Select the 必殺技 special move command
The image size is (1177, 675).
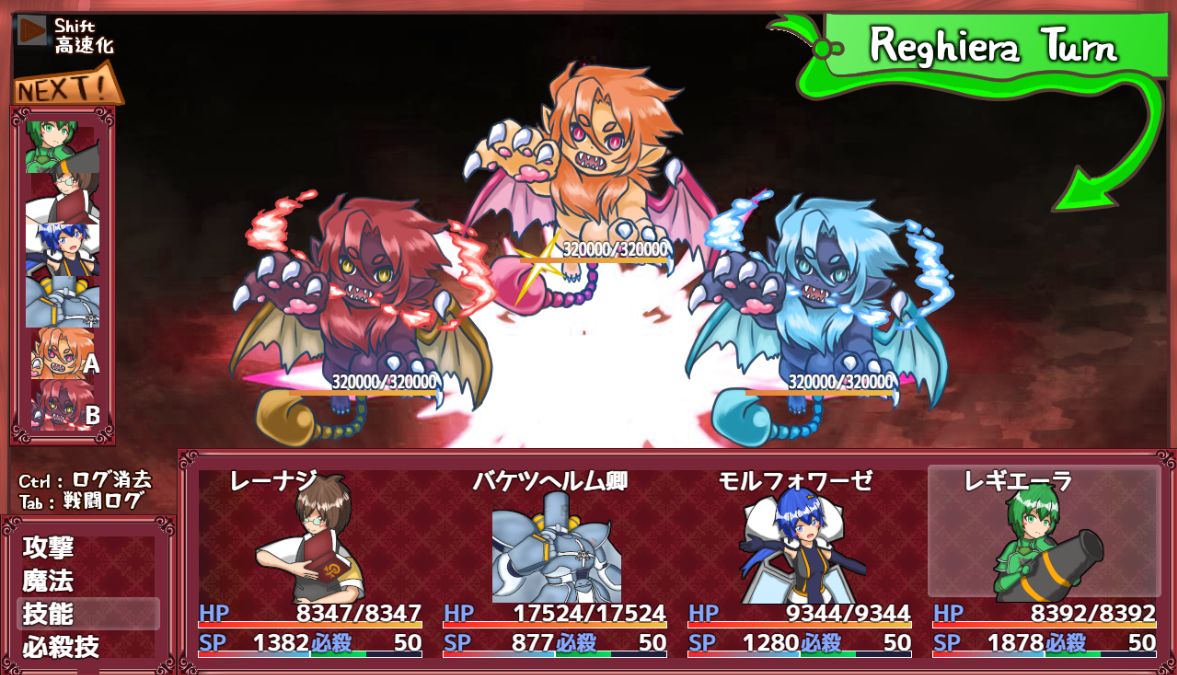60,646
